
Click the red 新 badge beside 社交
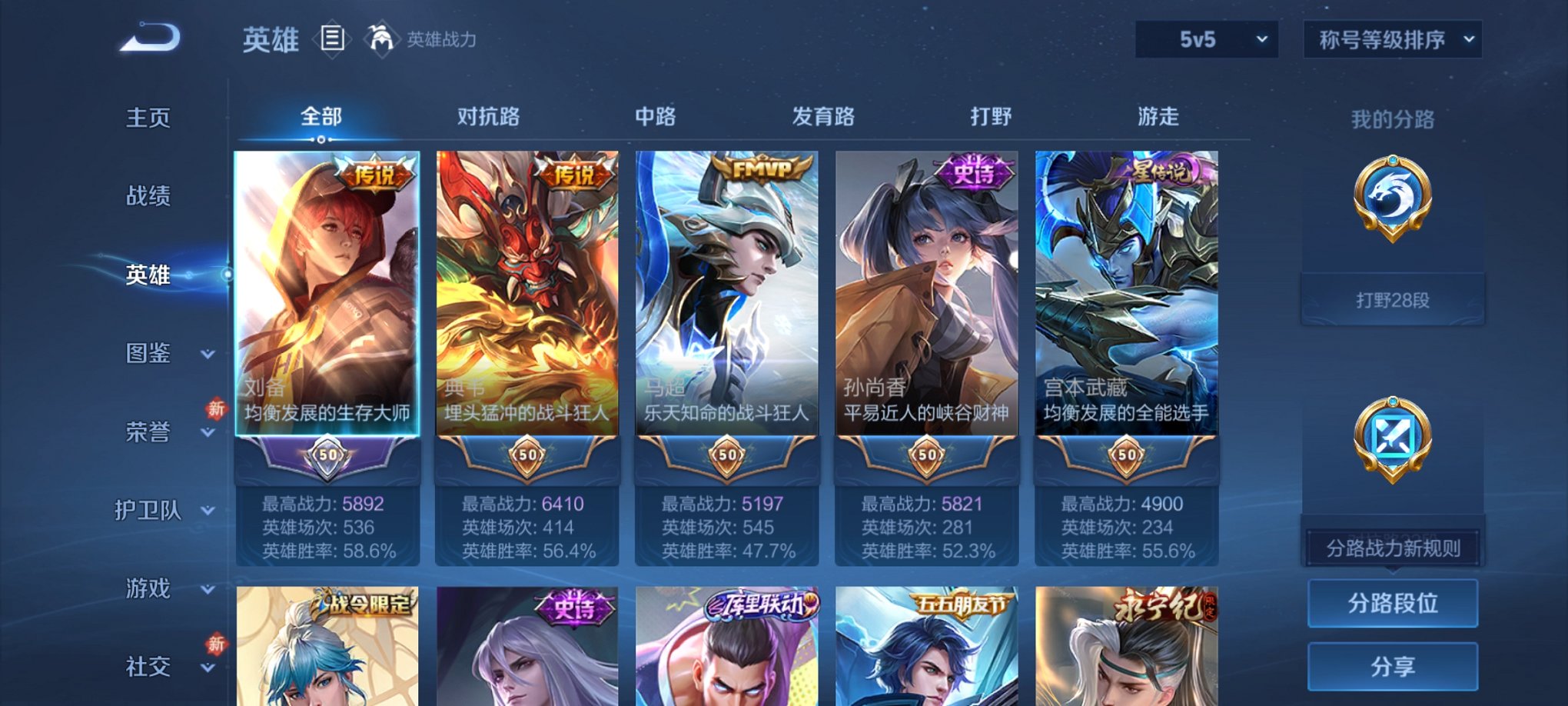click(216, 645)
